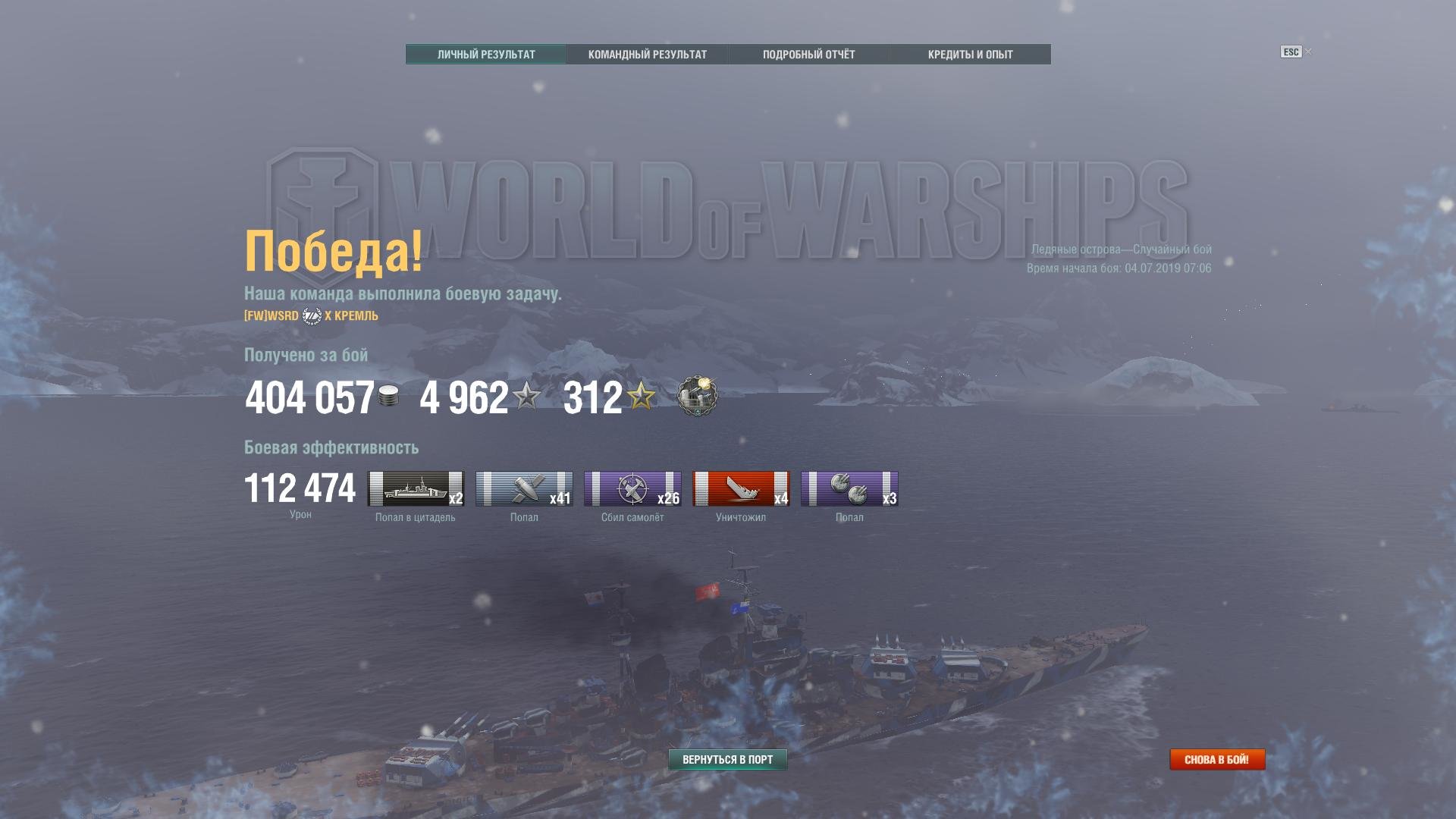The height and width of the screenshot is (819, 1456).
Task: Click the red Уничтожил ribbon
Action: [x=741, y=489]
